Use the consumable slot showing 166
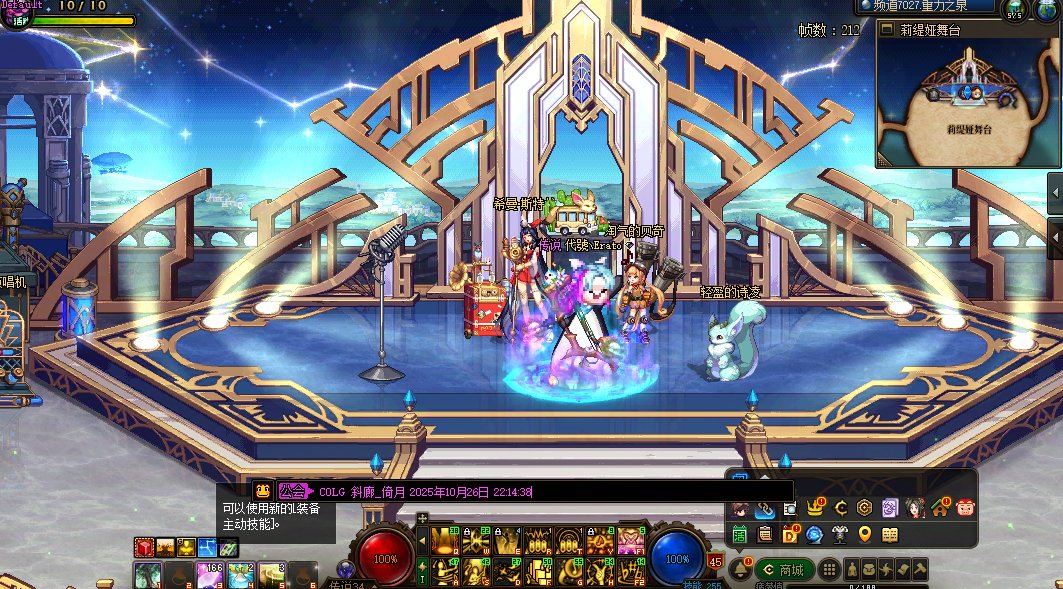This screenshot has width=1063, height=589. (212, 575)
